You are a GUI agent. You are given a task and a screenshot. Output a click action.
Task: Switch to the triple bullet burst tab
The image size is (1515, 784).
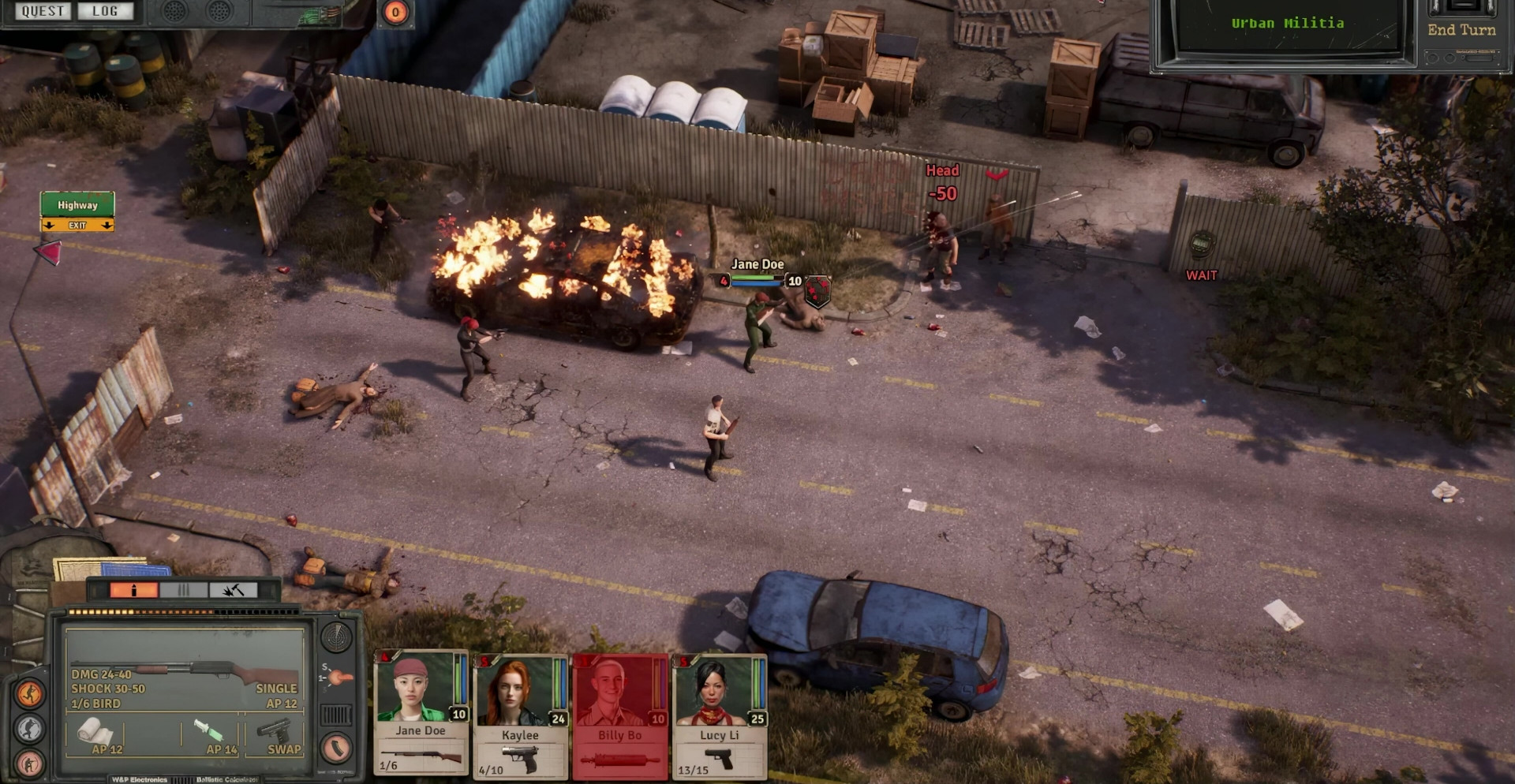point(184,590)
